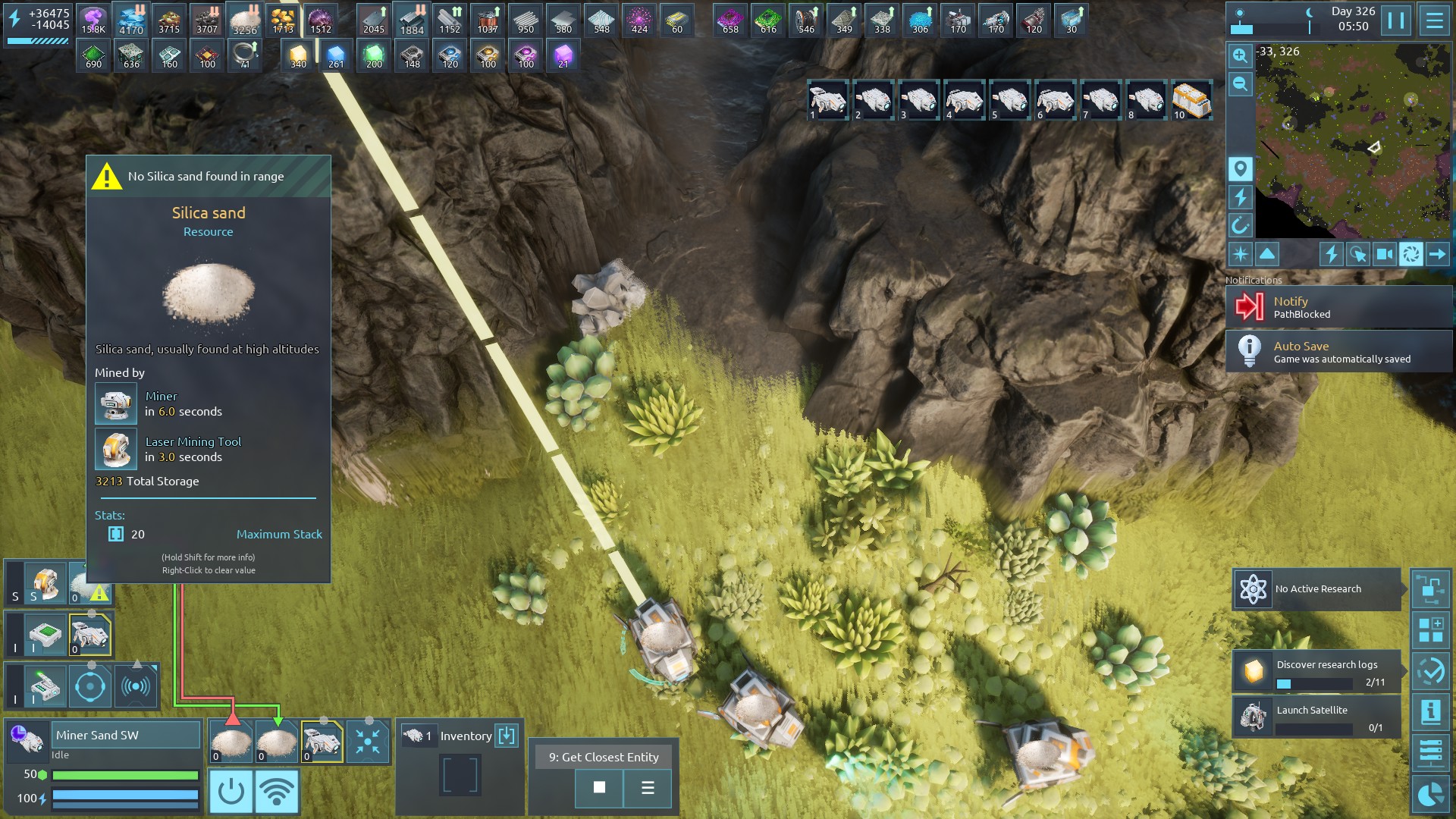This screenshot has height=819, width=1456.
Task: Select the Launch Satellite objective
Action: [x=1316, y=717]
